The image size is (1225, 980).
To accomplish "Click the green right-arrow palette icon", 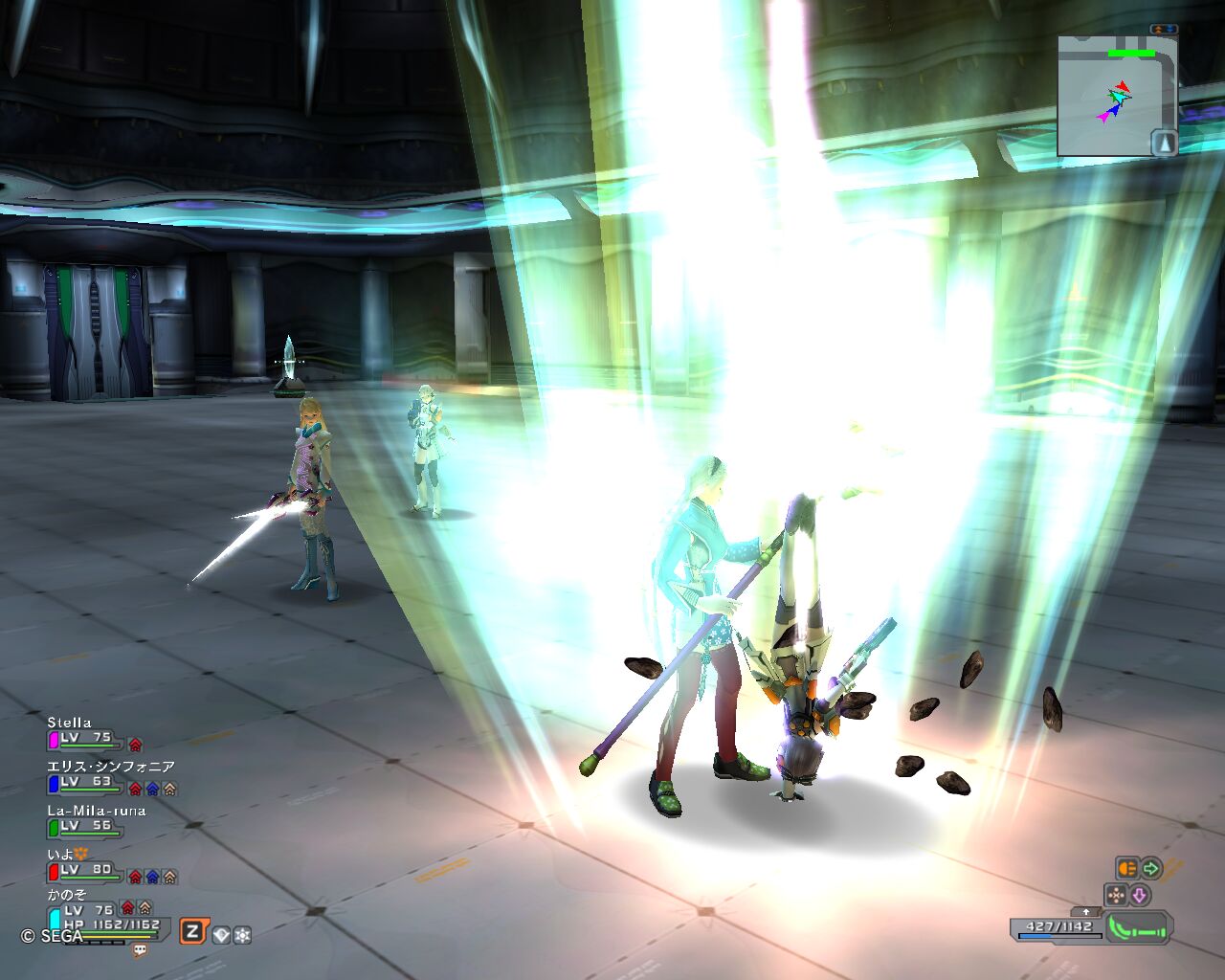I will tap(1150, 868).
